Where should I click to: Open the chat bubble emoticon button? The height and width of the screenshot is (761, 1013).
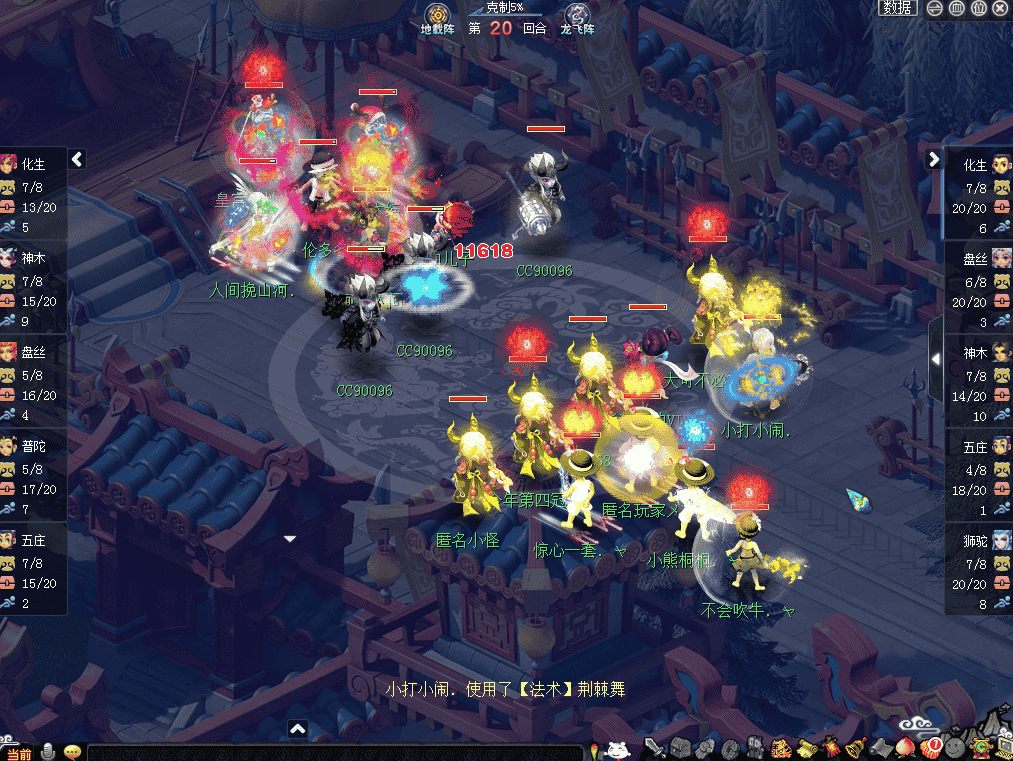(72, 752)
